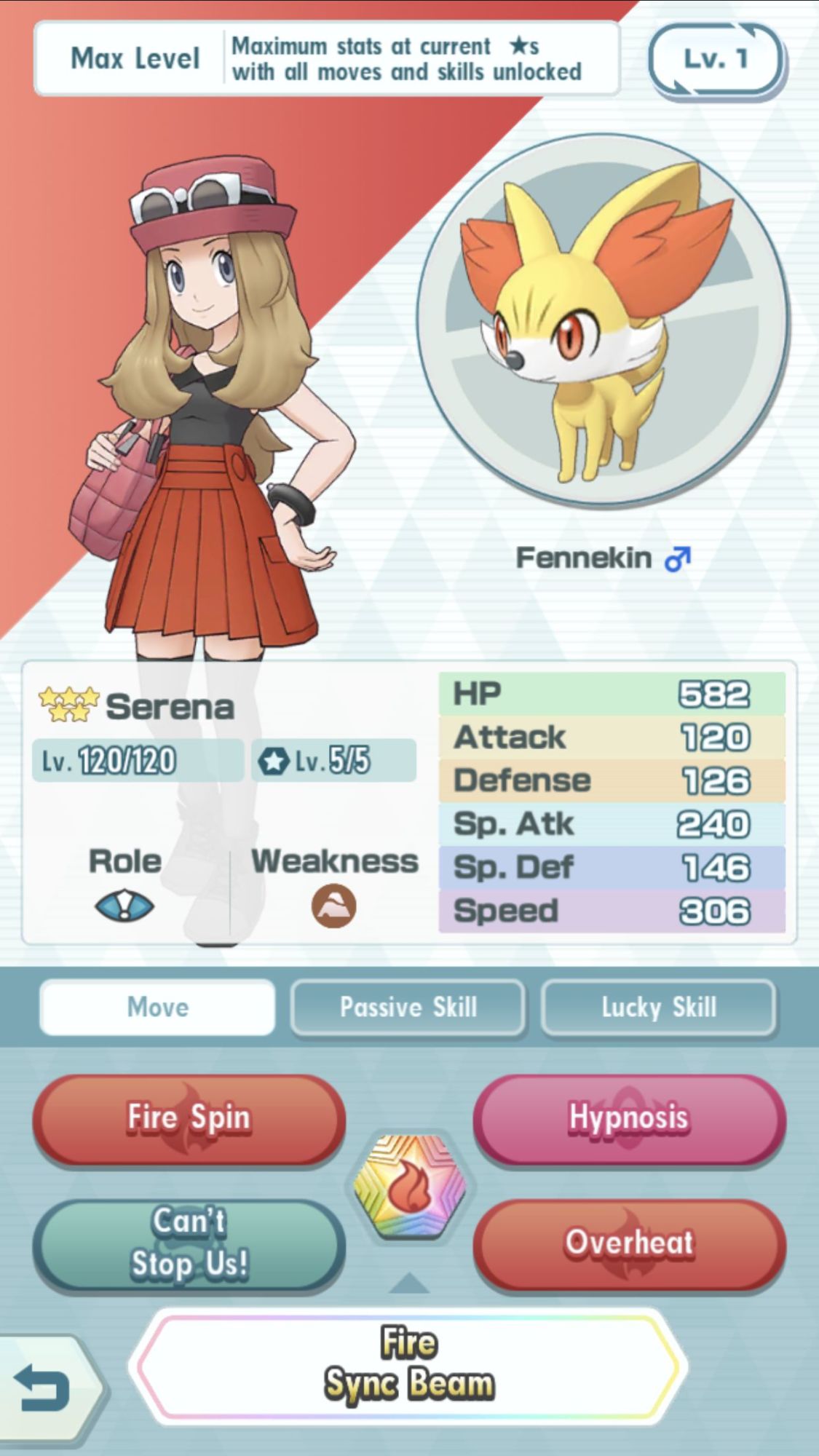Choose the Hypnosis move

pyautogui.click(x=629, y=1119)
